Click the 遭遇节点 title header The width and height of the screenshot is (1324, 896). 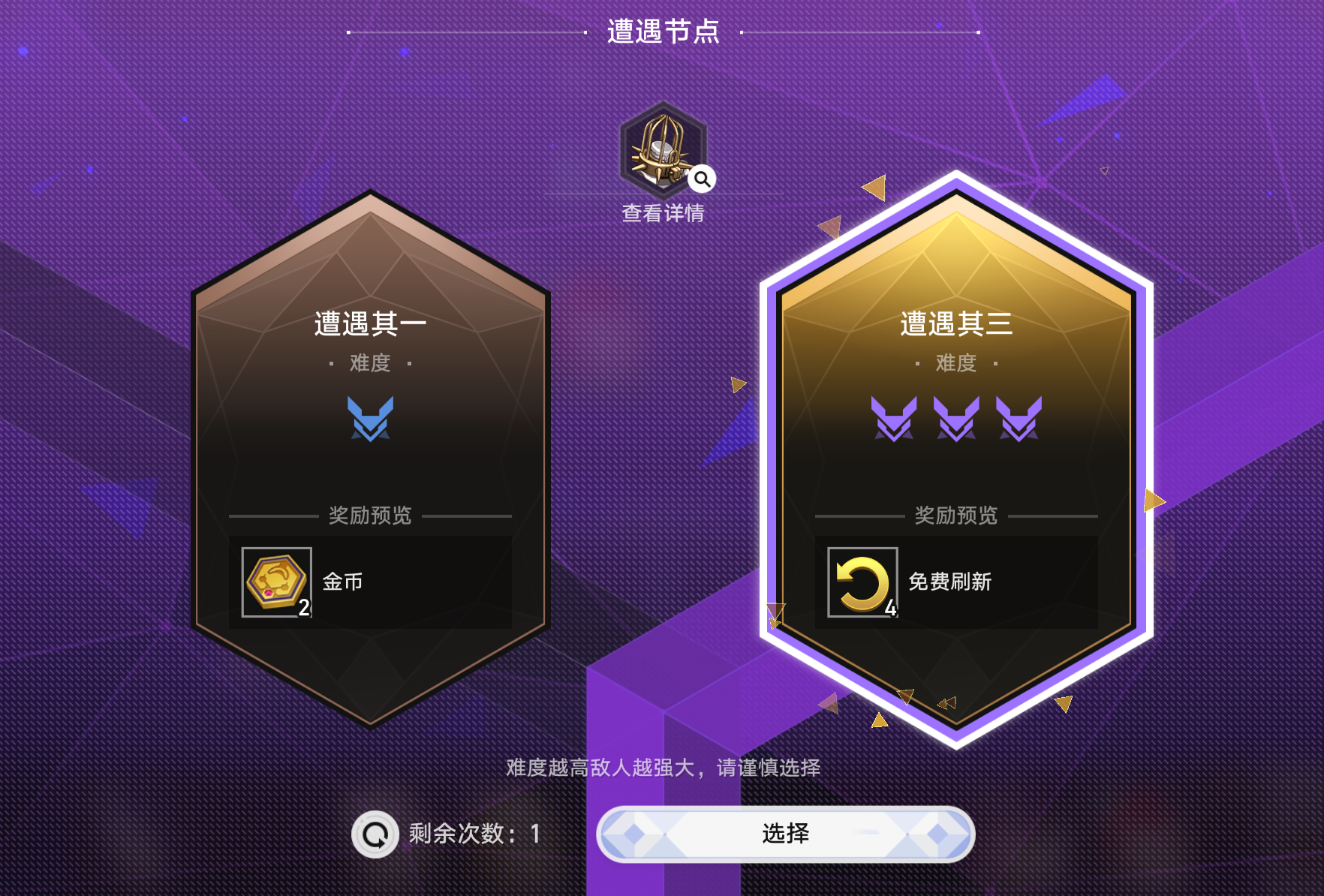pyautogui.click(x=661, y=32)
